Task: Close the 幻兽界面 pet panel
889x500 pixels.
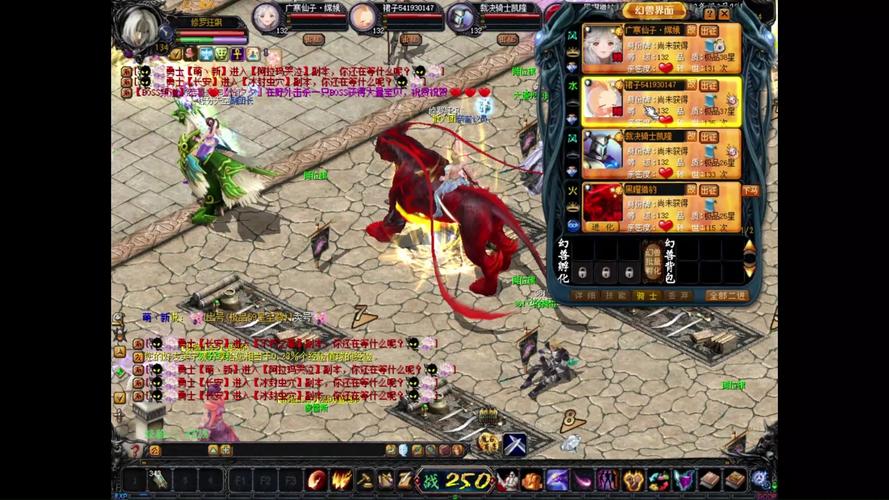Action: point(723,13)
